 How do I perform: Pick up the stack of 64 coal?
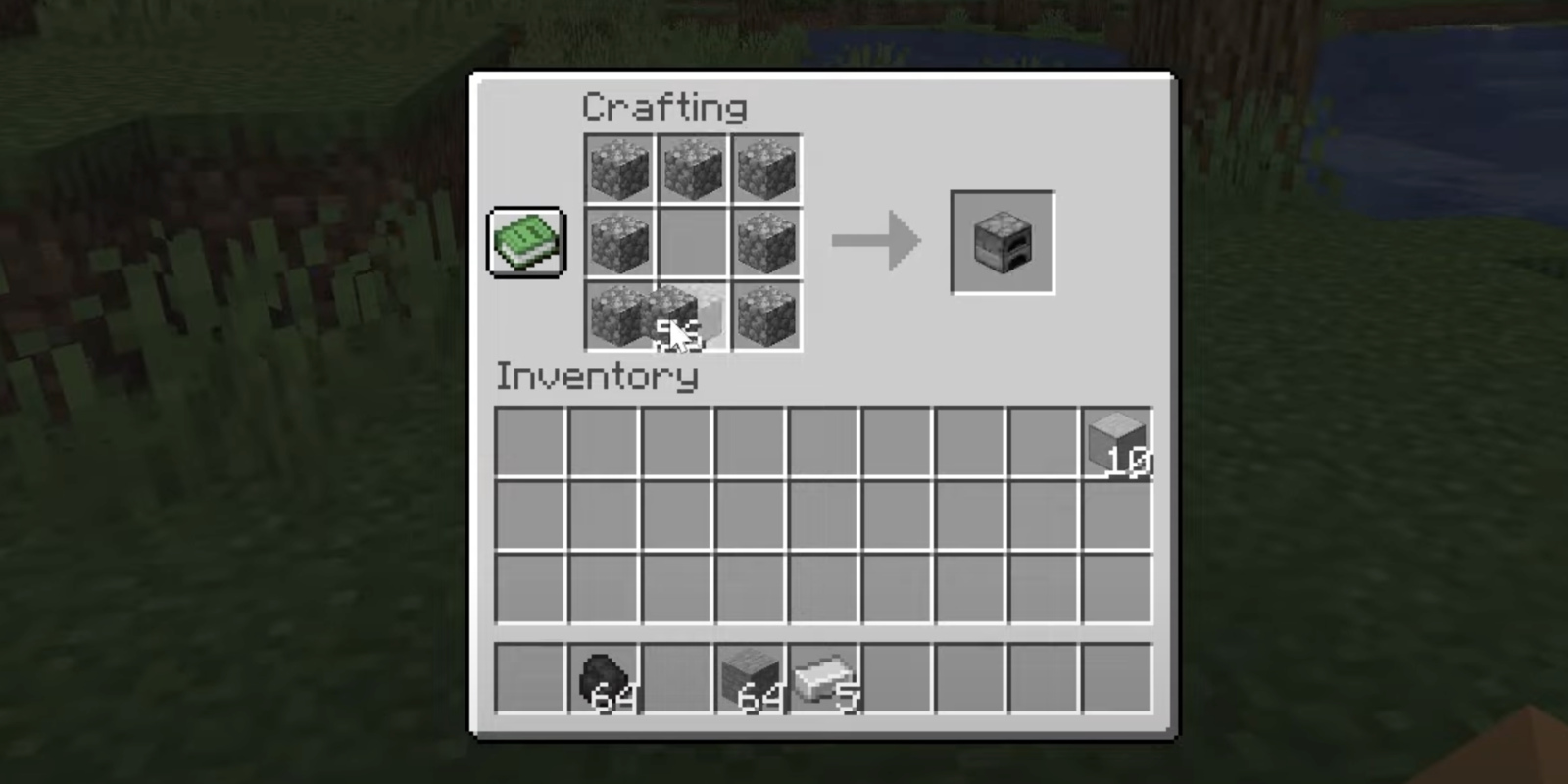[x=603, y=676]
